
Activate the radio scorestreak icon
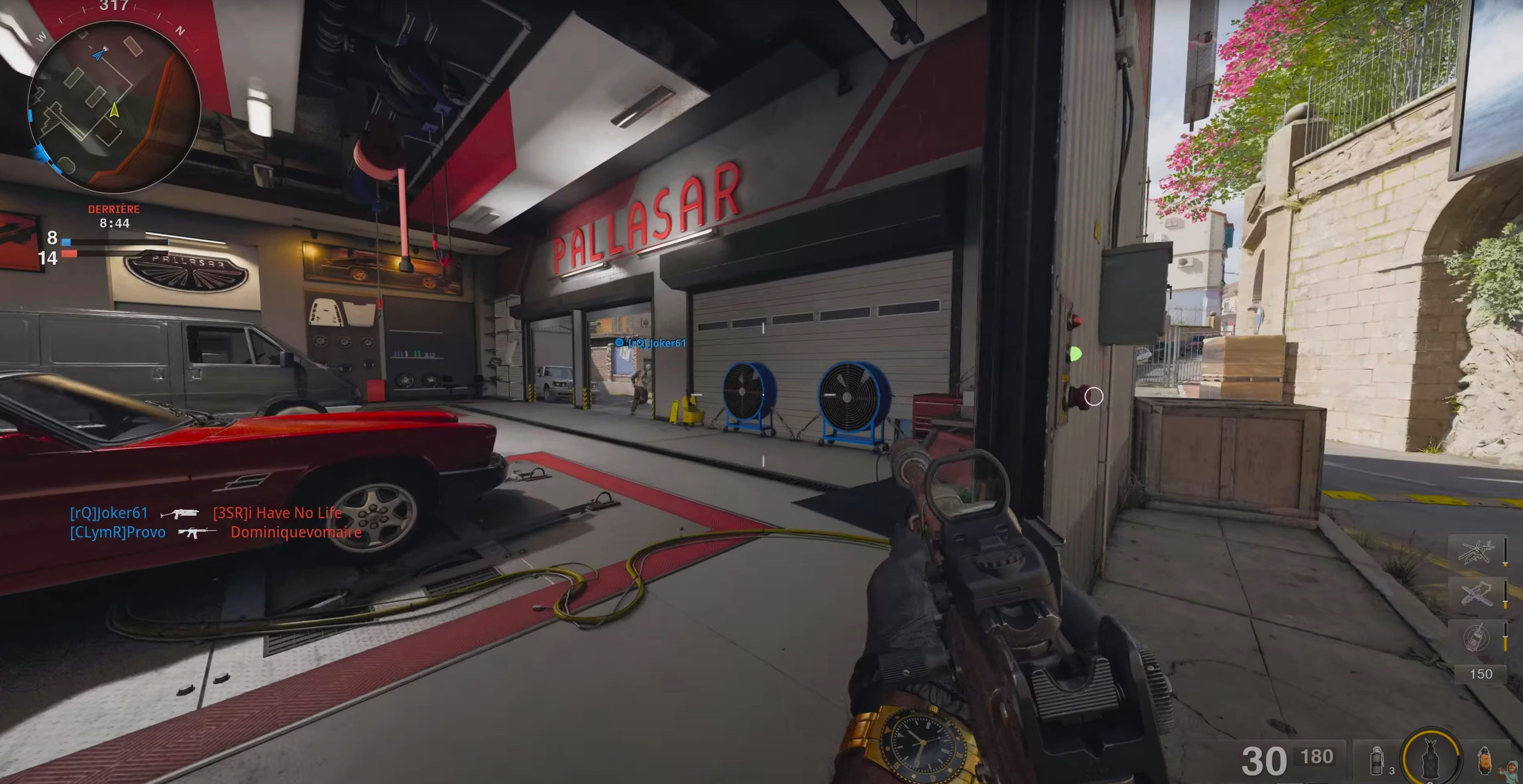point(1477,637)
